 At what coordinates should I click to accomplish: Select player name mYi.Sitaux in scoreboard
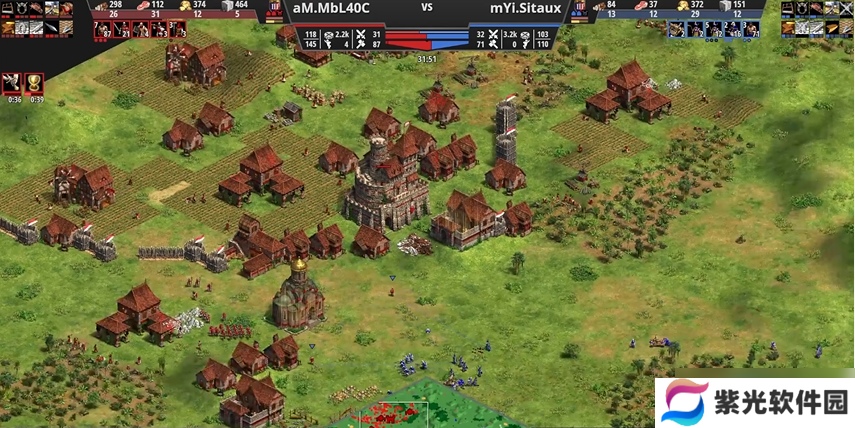(x=523, y=7)
